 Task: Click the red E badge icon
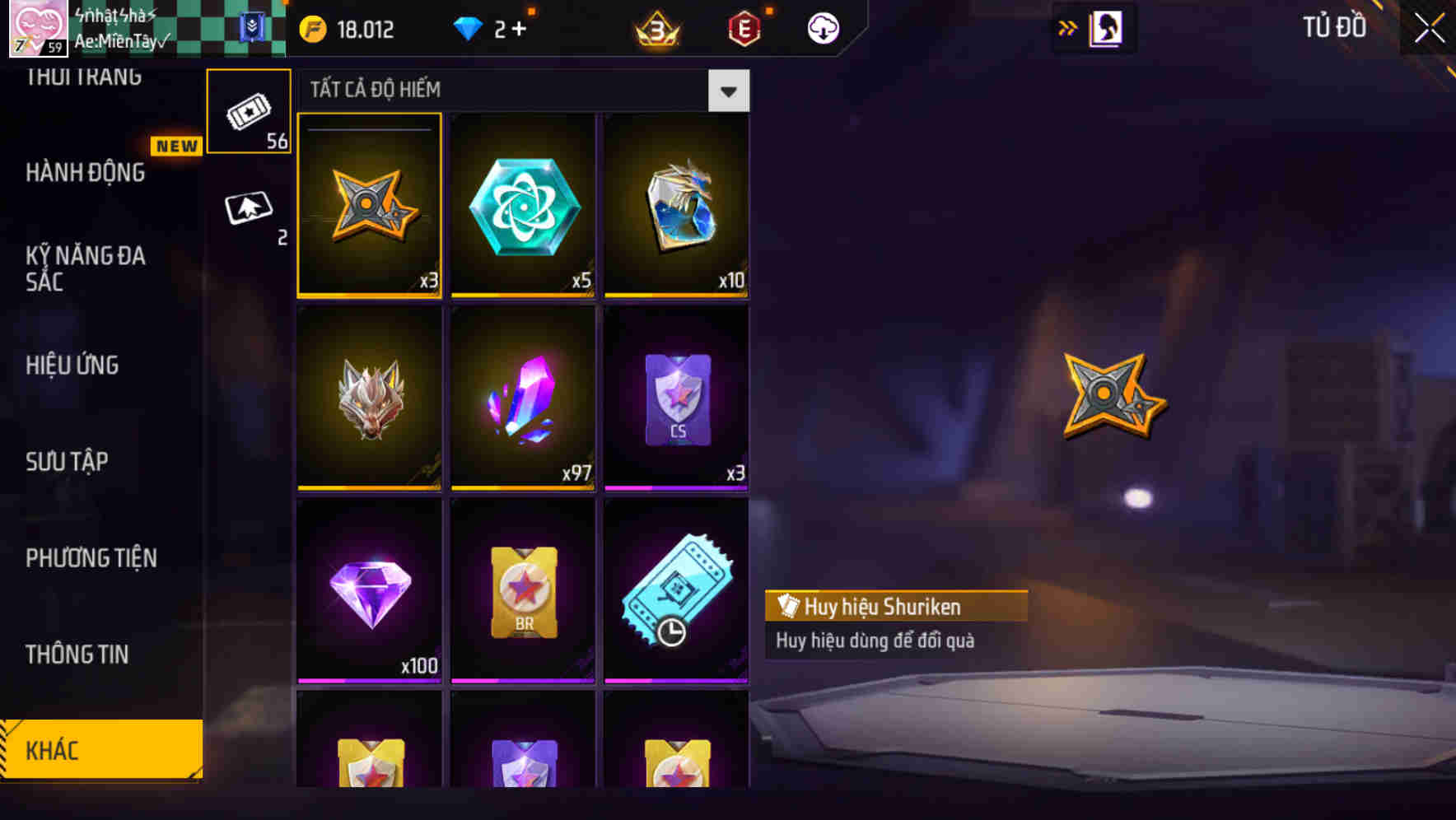[744, 27]
